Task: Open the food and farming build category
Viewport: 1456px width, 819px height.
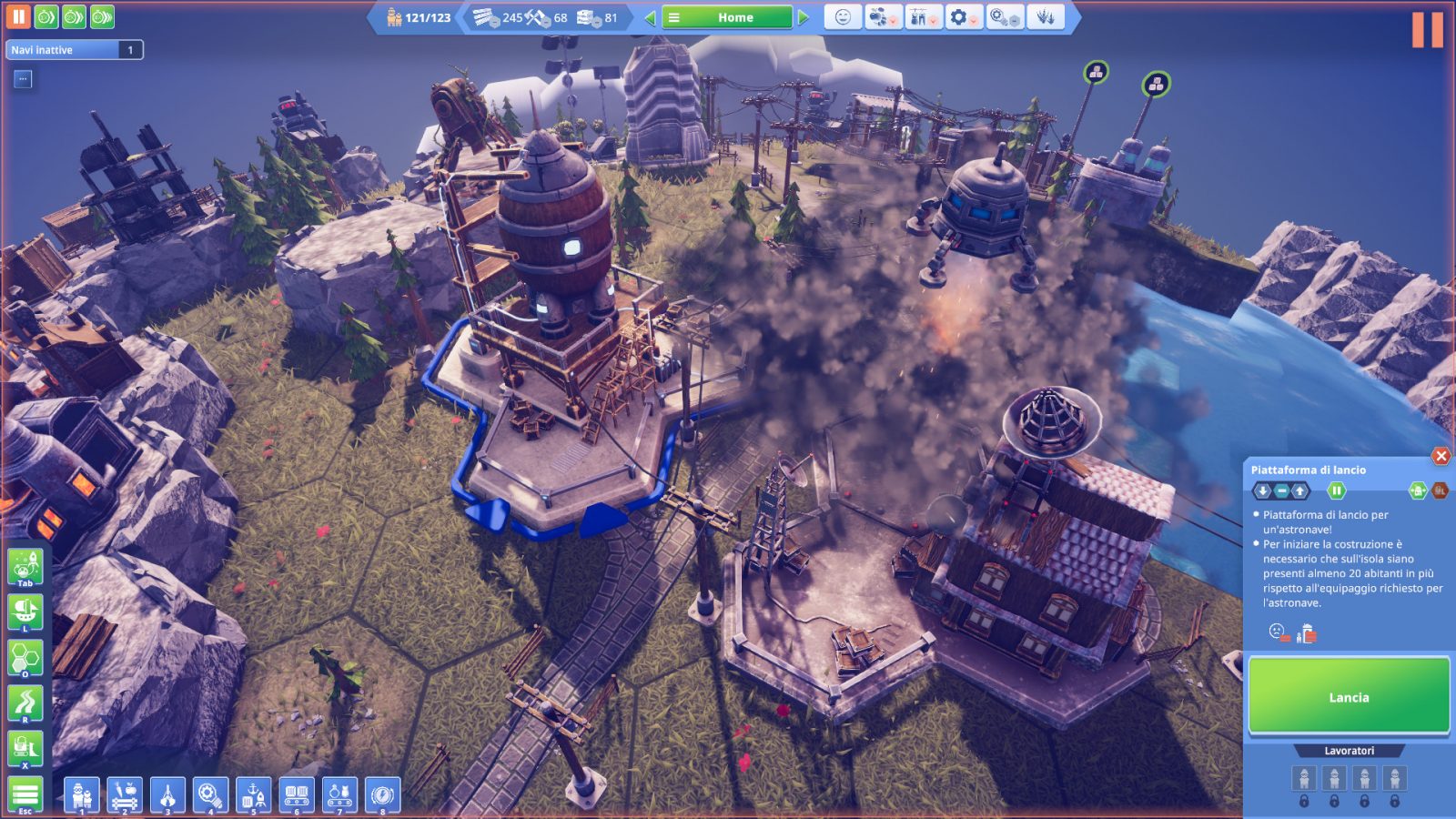Action: click(125, 794)
